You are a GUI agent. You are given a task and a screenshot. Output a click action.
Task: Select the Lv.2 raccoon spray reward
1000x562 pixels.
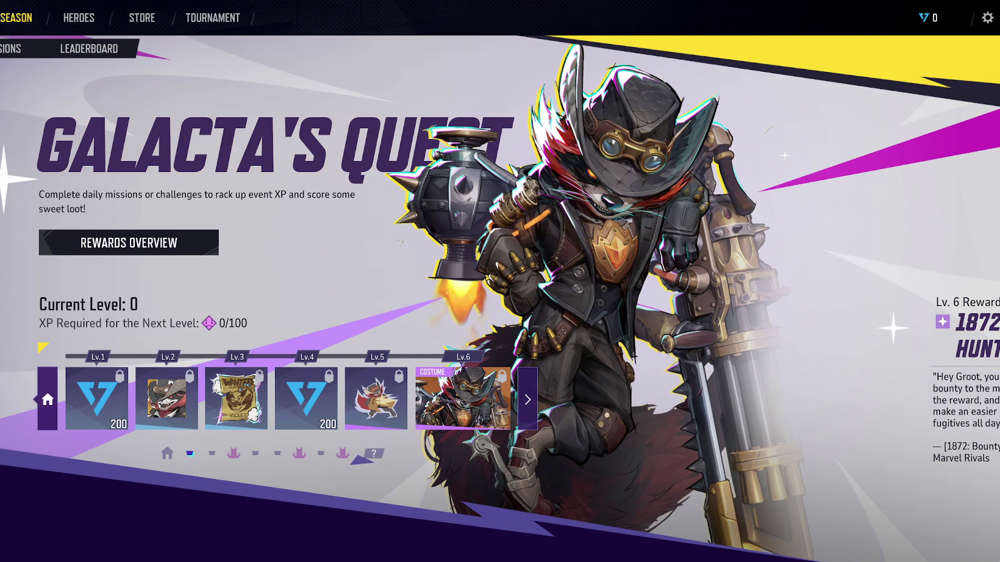tap(167, 398)
